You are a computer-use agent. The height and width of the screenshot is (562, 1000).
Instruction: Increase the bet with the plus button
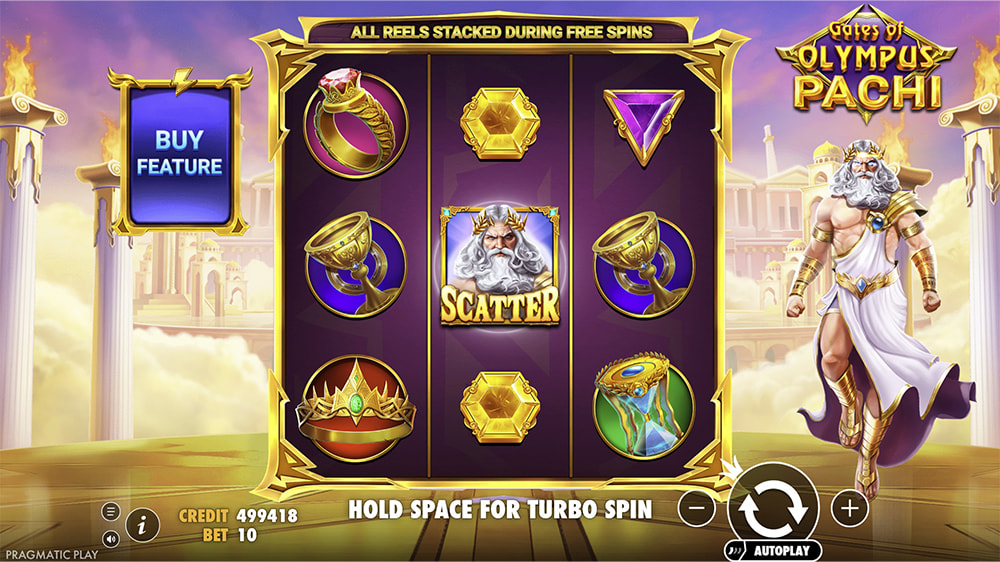pyautogui.click(x=850, y=509)
